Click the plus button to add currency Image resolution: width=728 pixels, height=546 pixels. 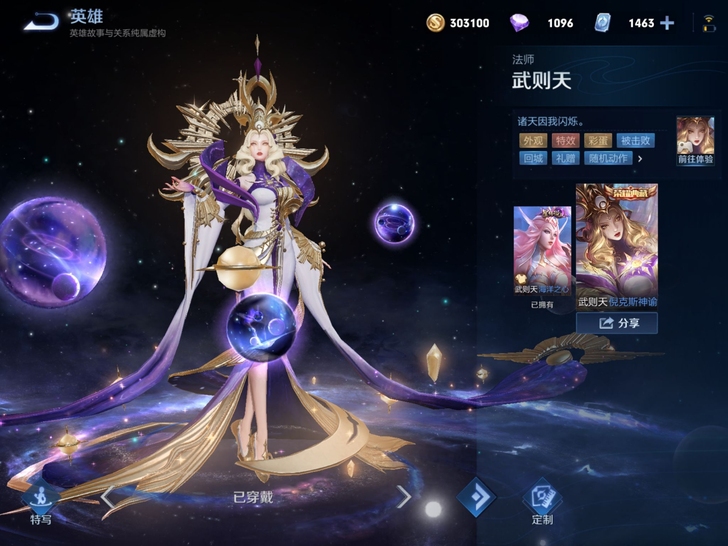tap(667, 23)
